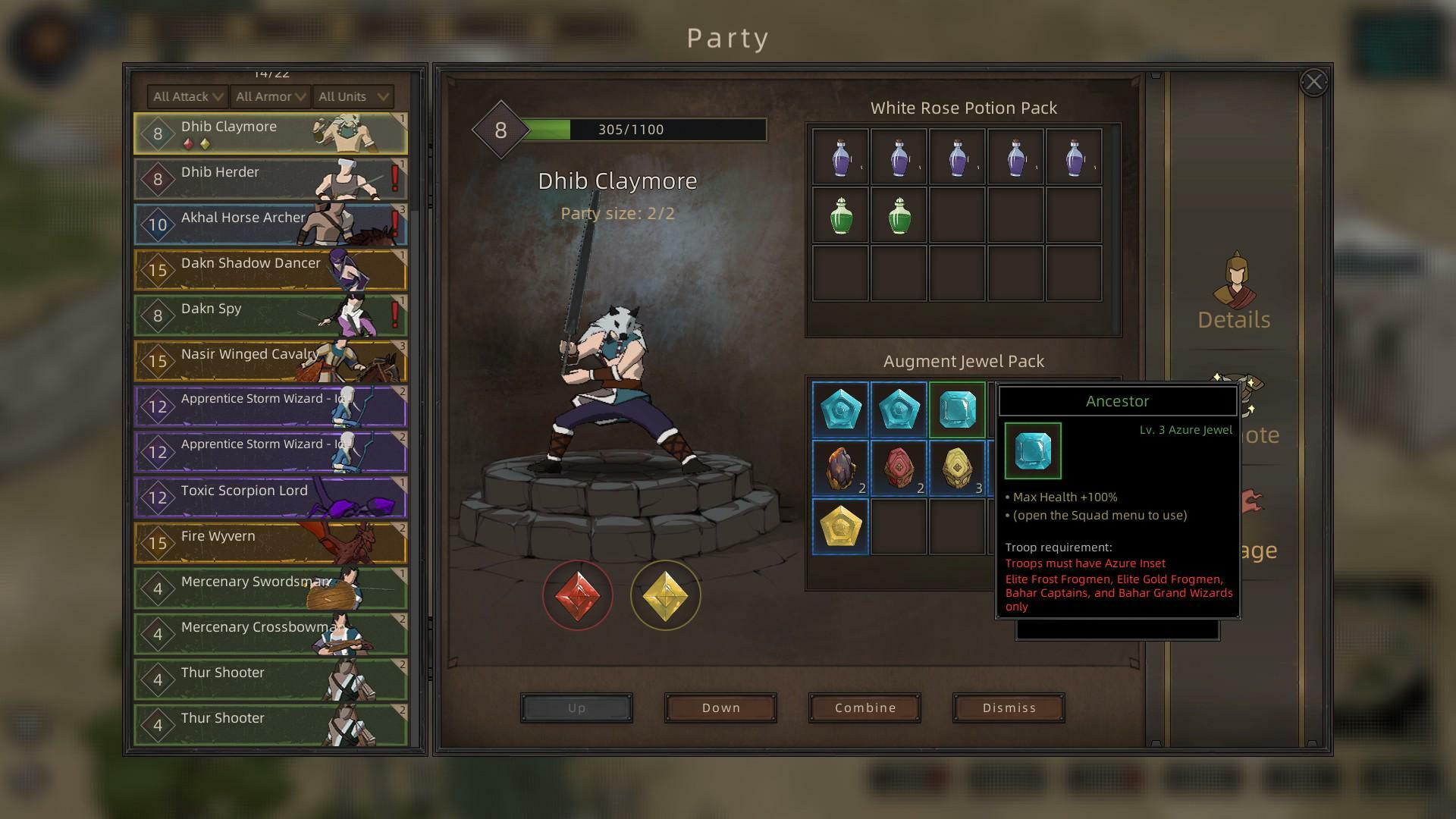Open the All Armor filter dropdown
This screenshot has height=819, width=1456.
[271, 96]
